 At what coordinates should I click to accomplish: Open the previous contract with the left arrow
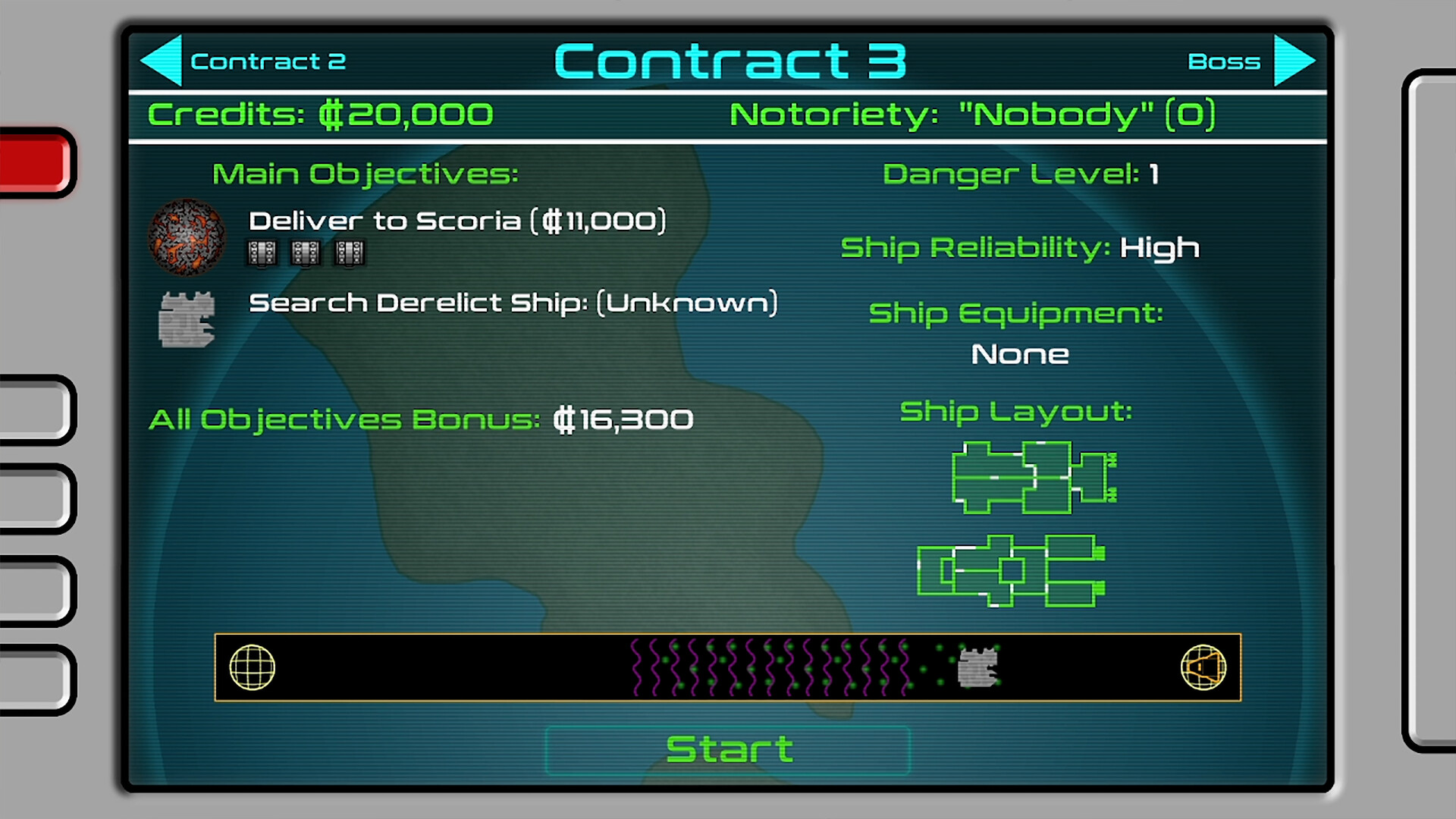[162, 60]
